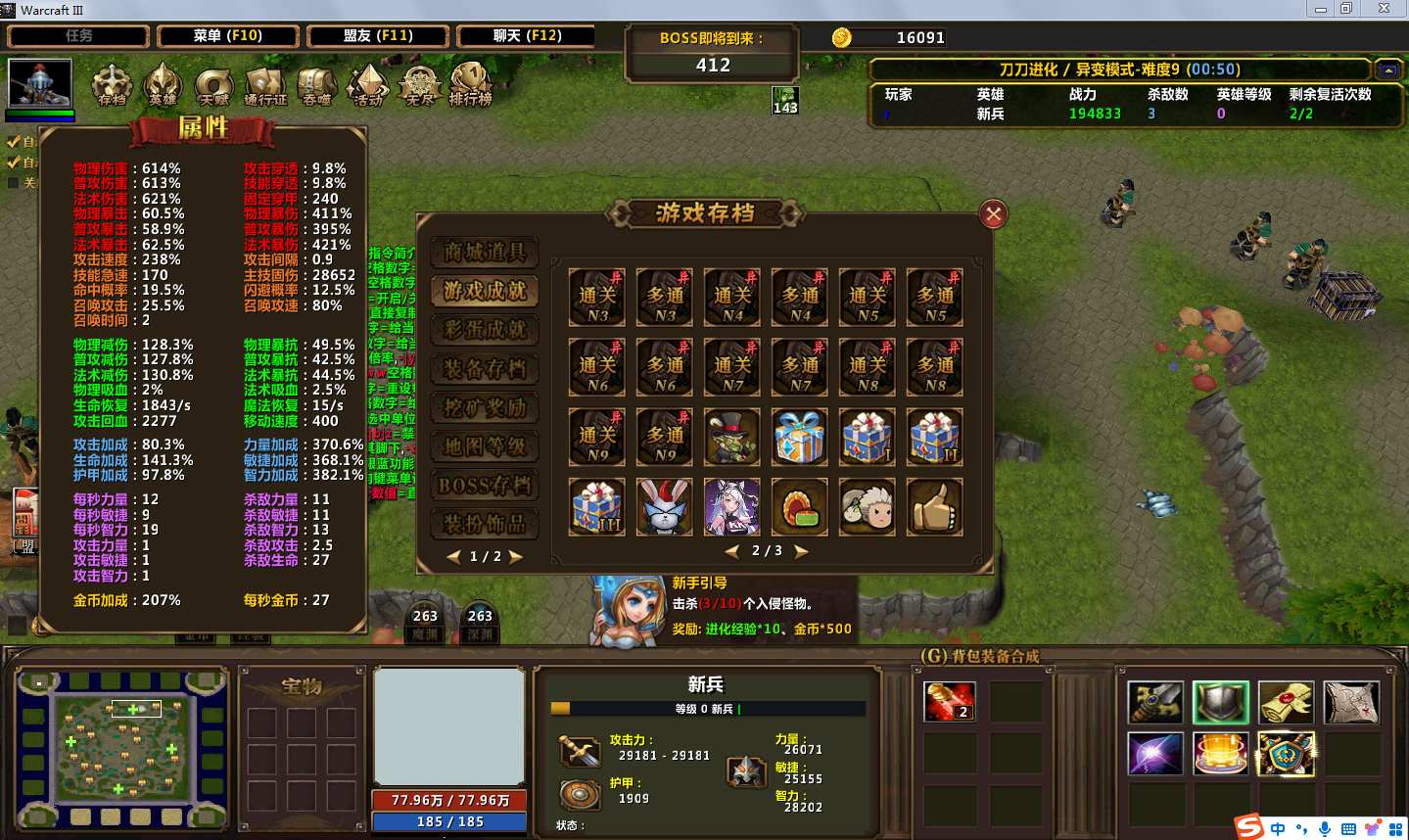Click the 英雄 hero icon

click(x=163, y=84)
